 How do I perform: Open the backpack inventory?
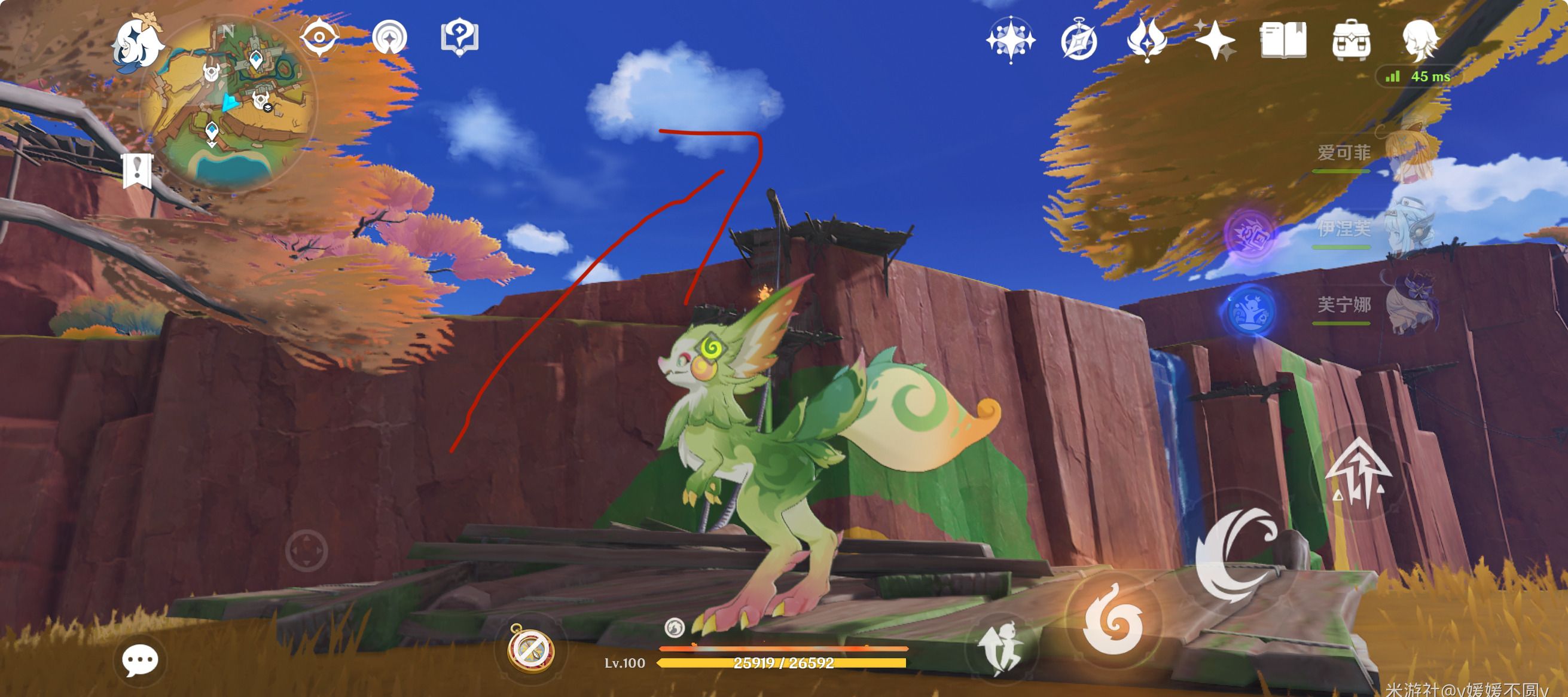coord(1352,40)
